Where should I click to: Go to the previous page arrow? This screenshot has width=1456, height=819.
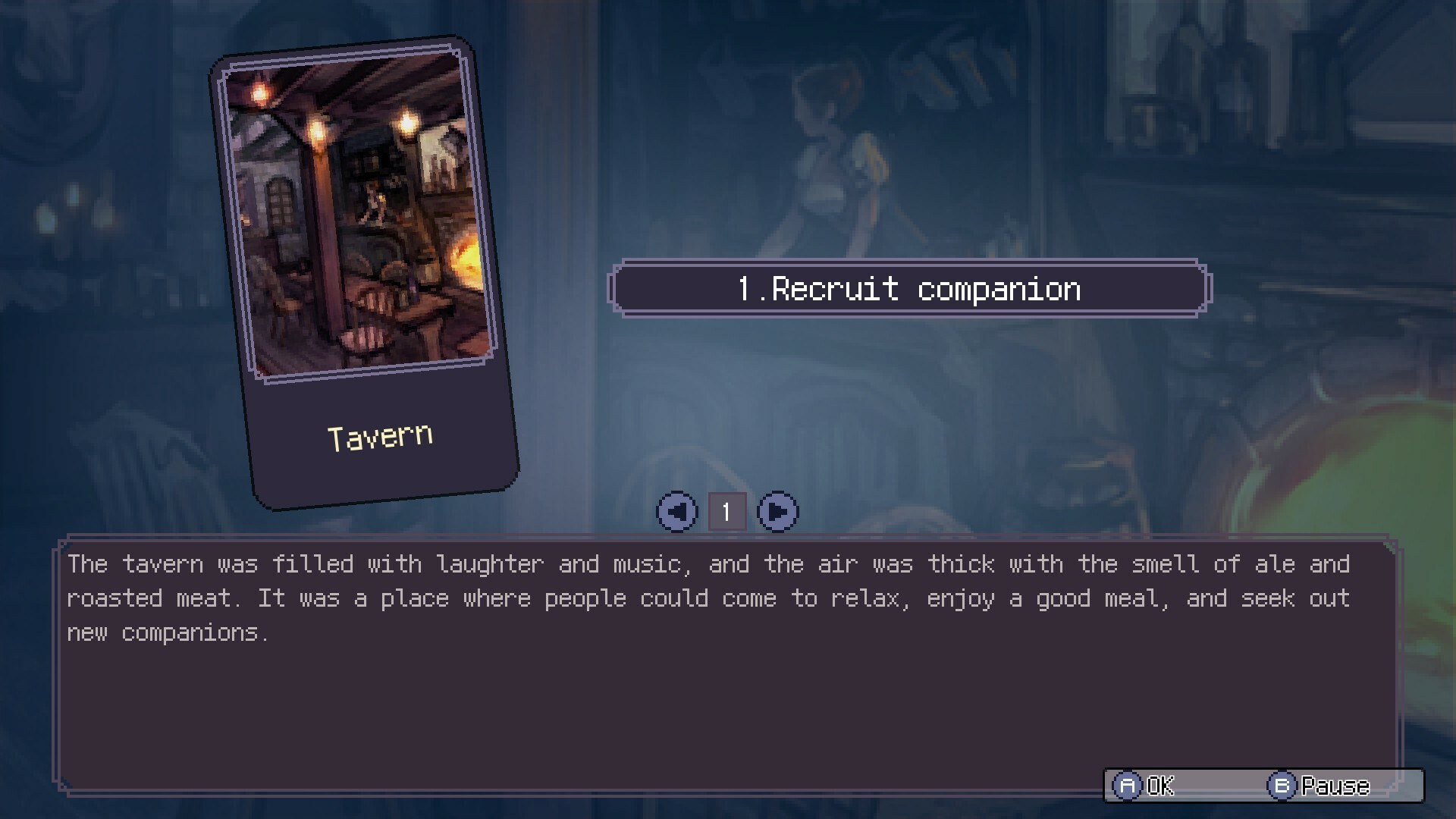point(676,512)
